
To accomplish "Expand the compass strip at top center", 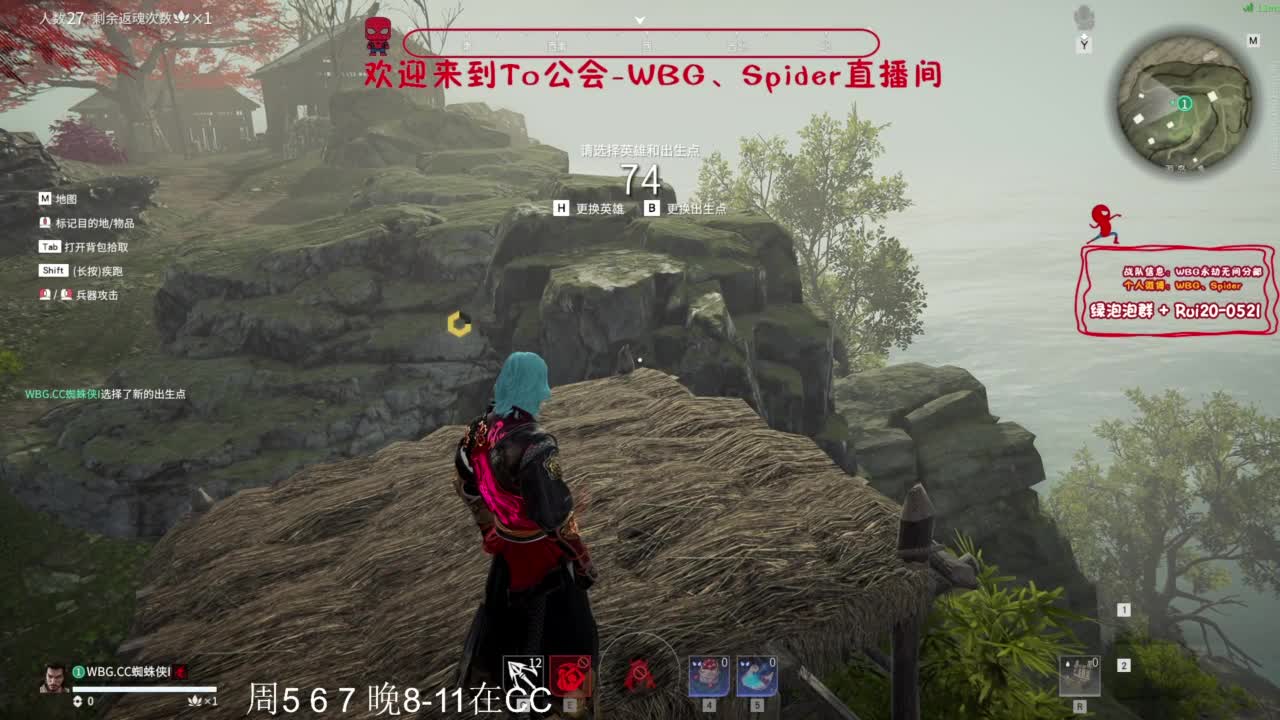I will tap(639, 19).
